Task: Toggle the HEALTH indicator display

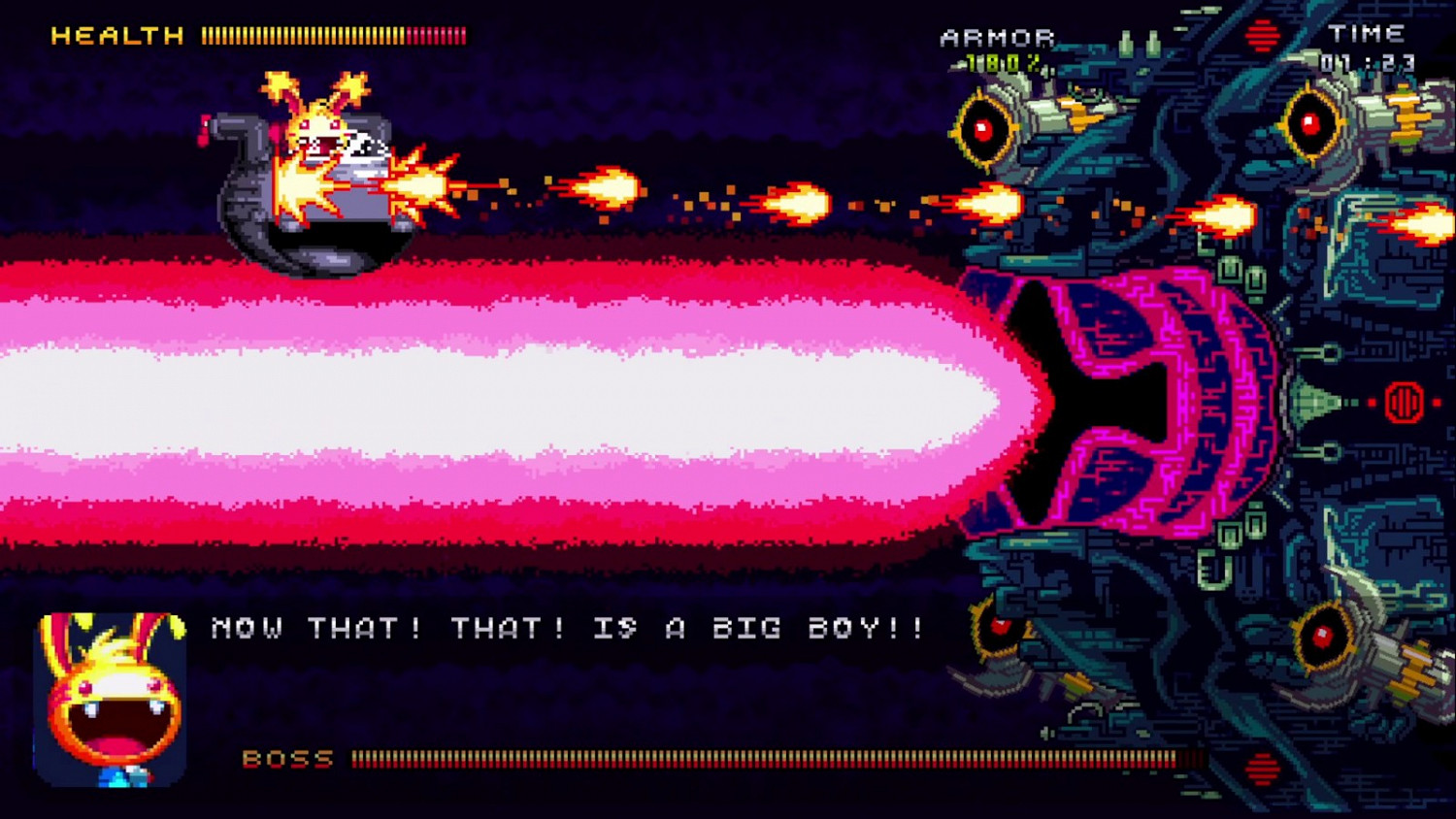Action: 116,33
